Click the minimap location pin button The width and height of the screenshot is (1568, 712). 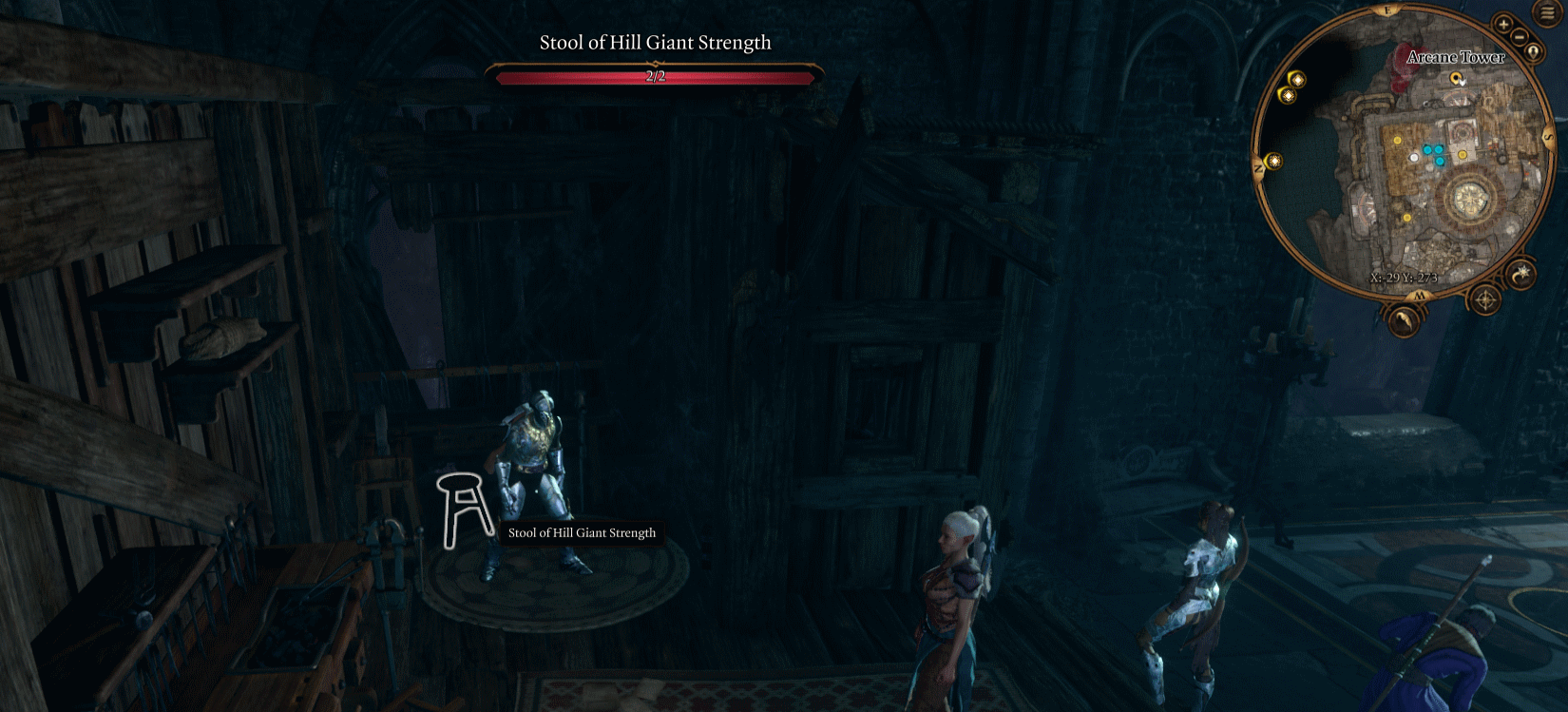click(1534, 51)
